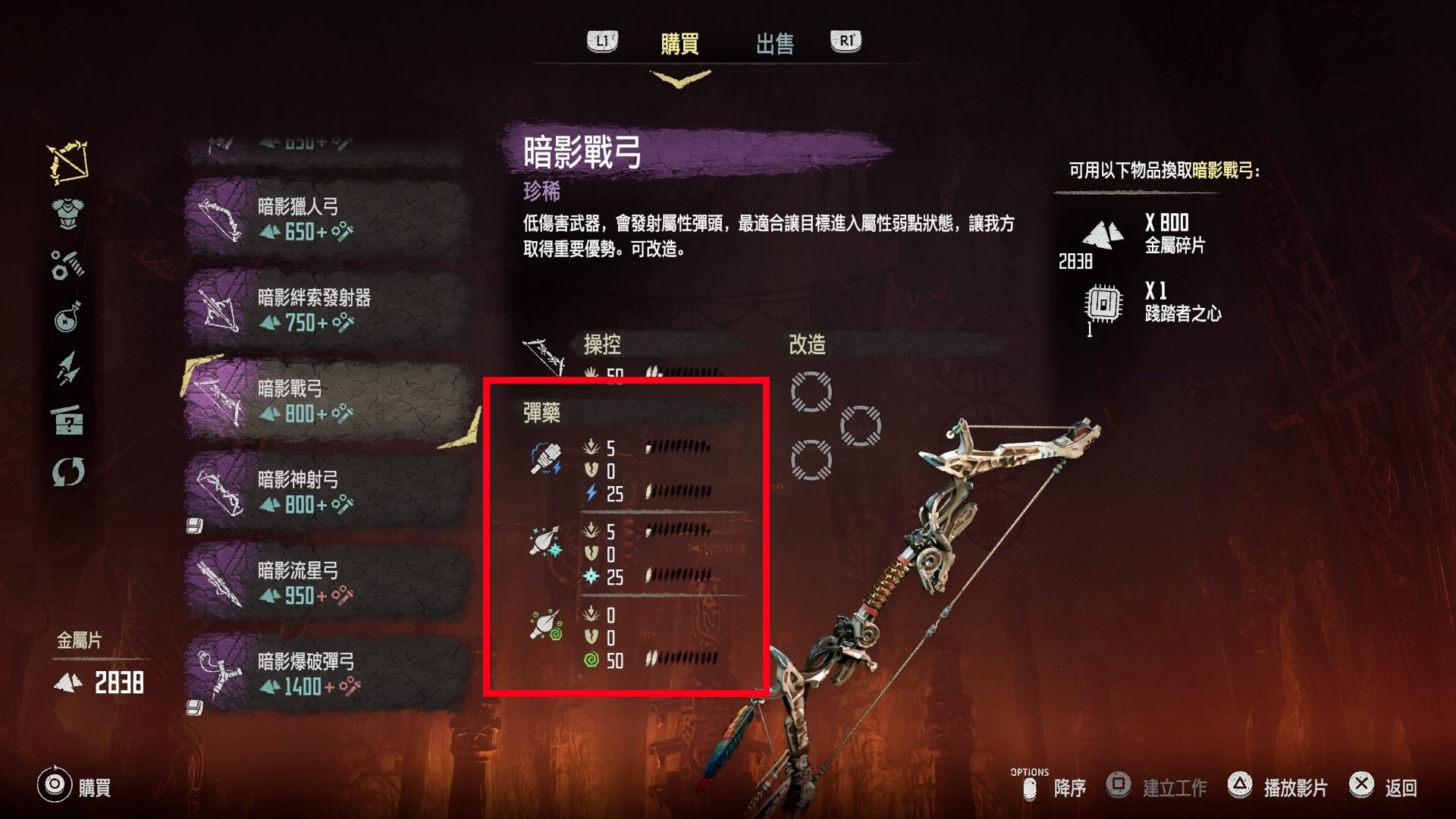Select the 購買 (Buy) tab
The height and width of the screenshot is (819, 1456).
click(679, 44)
